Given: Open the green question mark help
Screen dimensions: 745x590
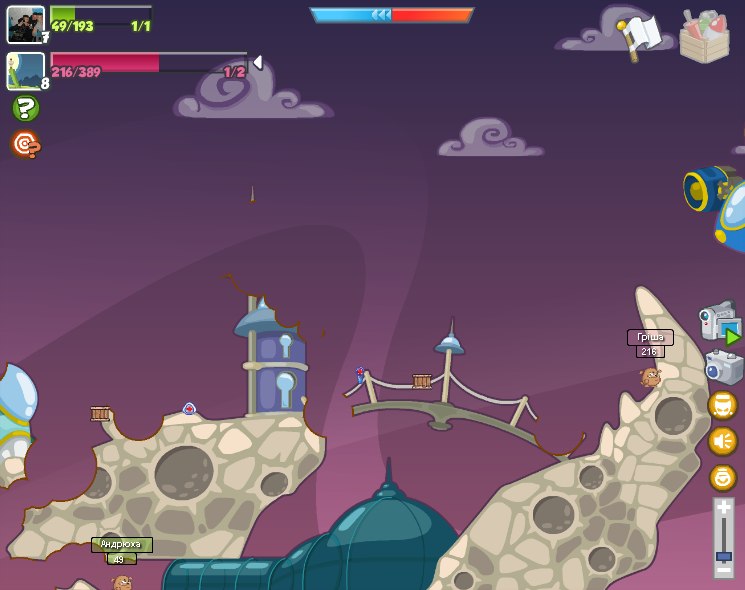Looking at the screenshot, I should coord(26,108).
